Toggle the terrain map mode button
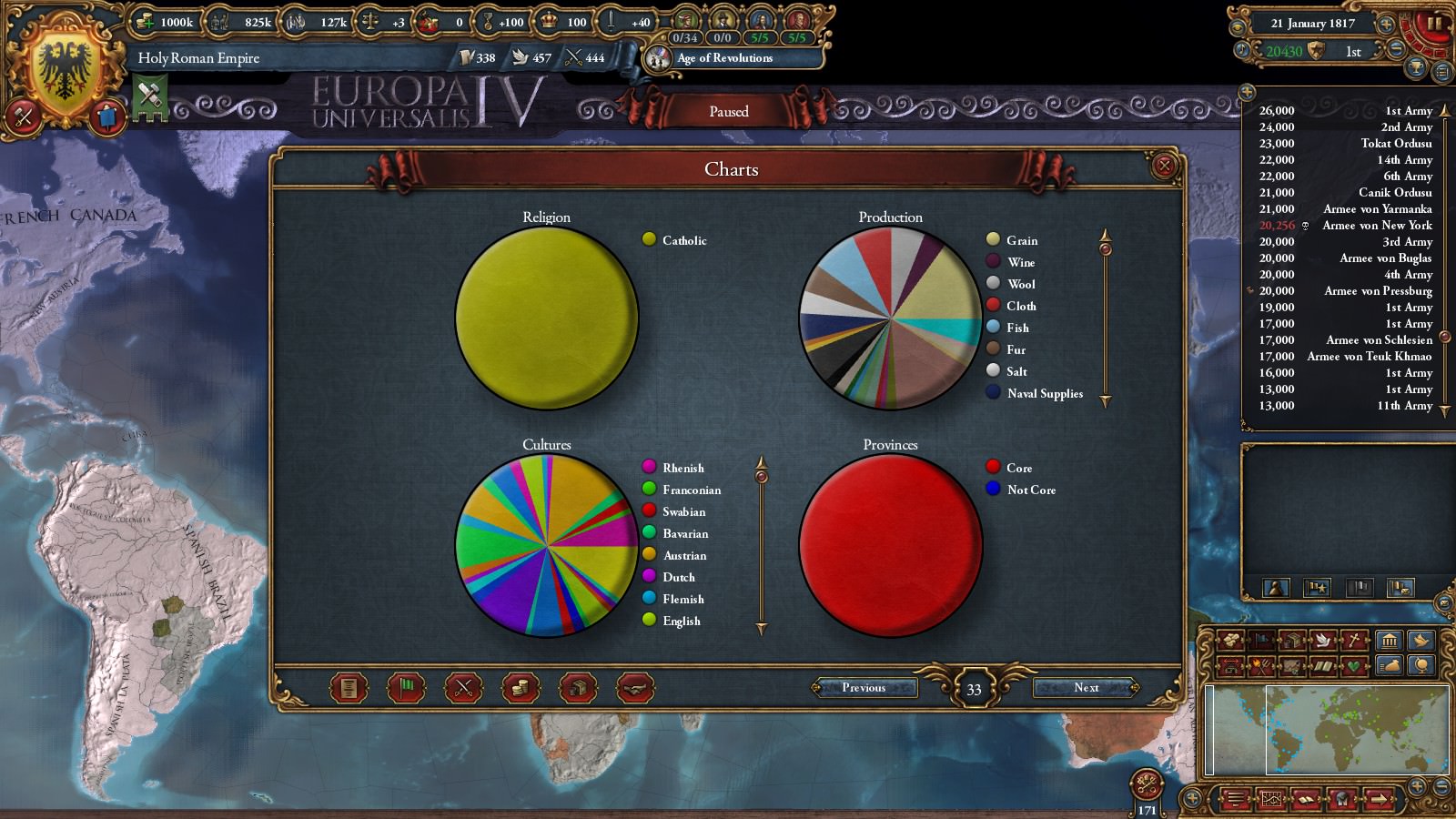This screenshot has width=1456, height=819. click(1294, 665)
